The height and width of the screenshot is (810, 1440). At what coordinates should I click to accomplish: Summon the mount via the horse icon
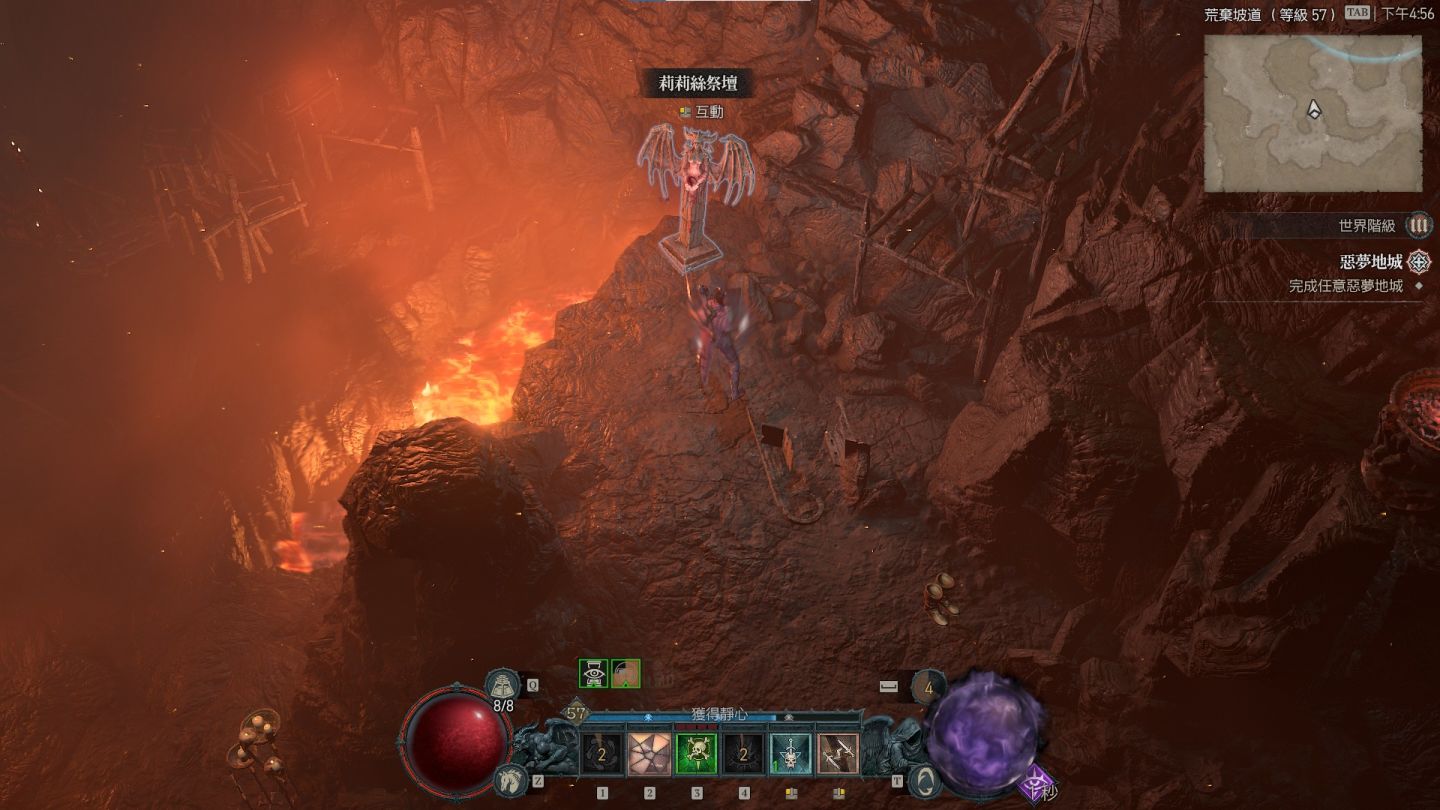click(510, 779)
